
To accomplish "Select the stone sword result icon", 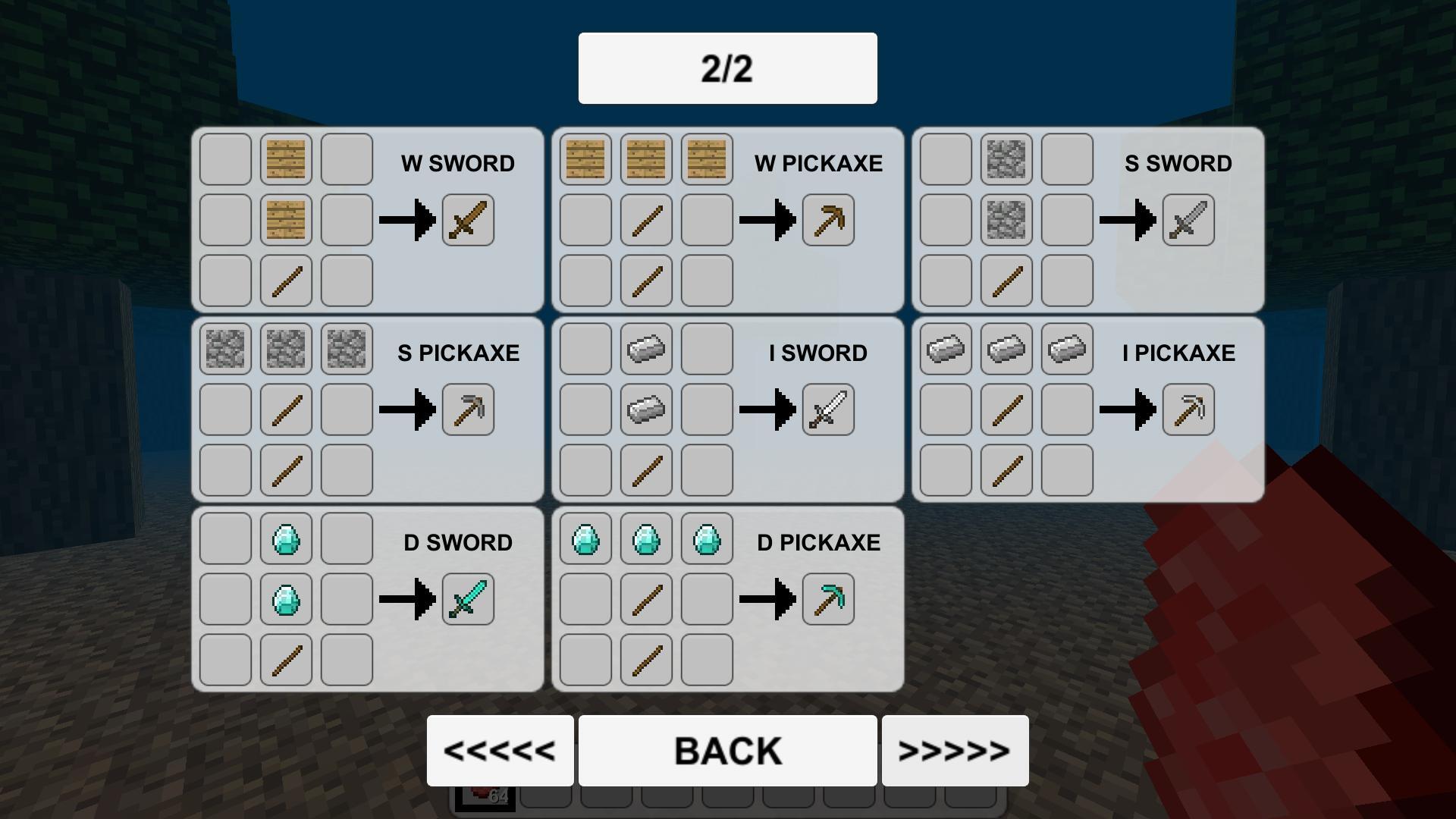I will [x=1187, y=219].
